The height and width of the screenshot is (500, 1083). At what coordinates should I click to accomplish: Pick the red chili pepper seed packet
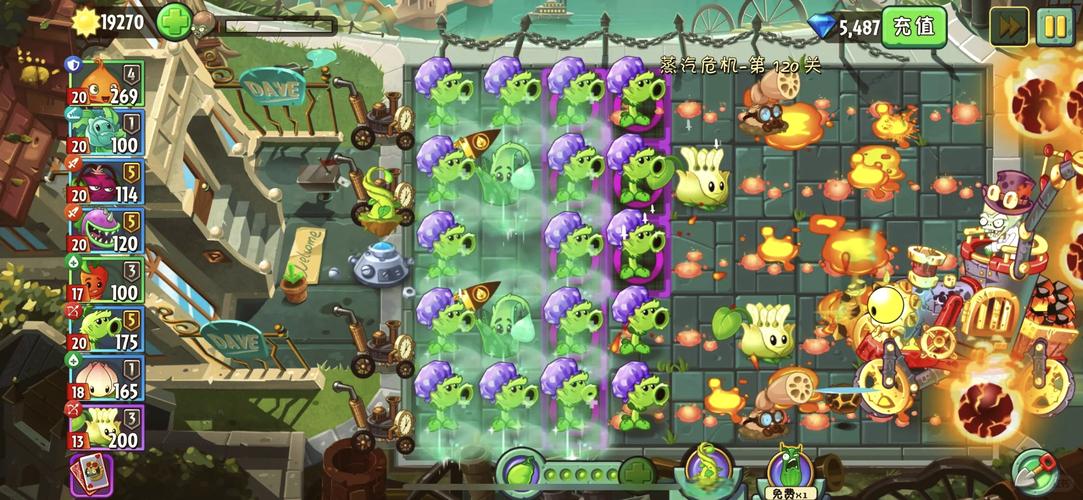[x=105, y=279]
